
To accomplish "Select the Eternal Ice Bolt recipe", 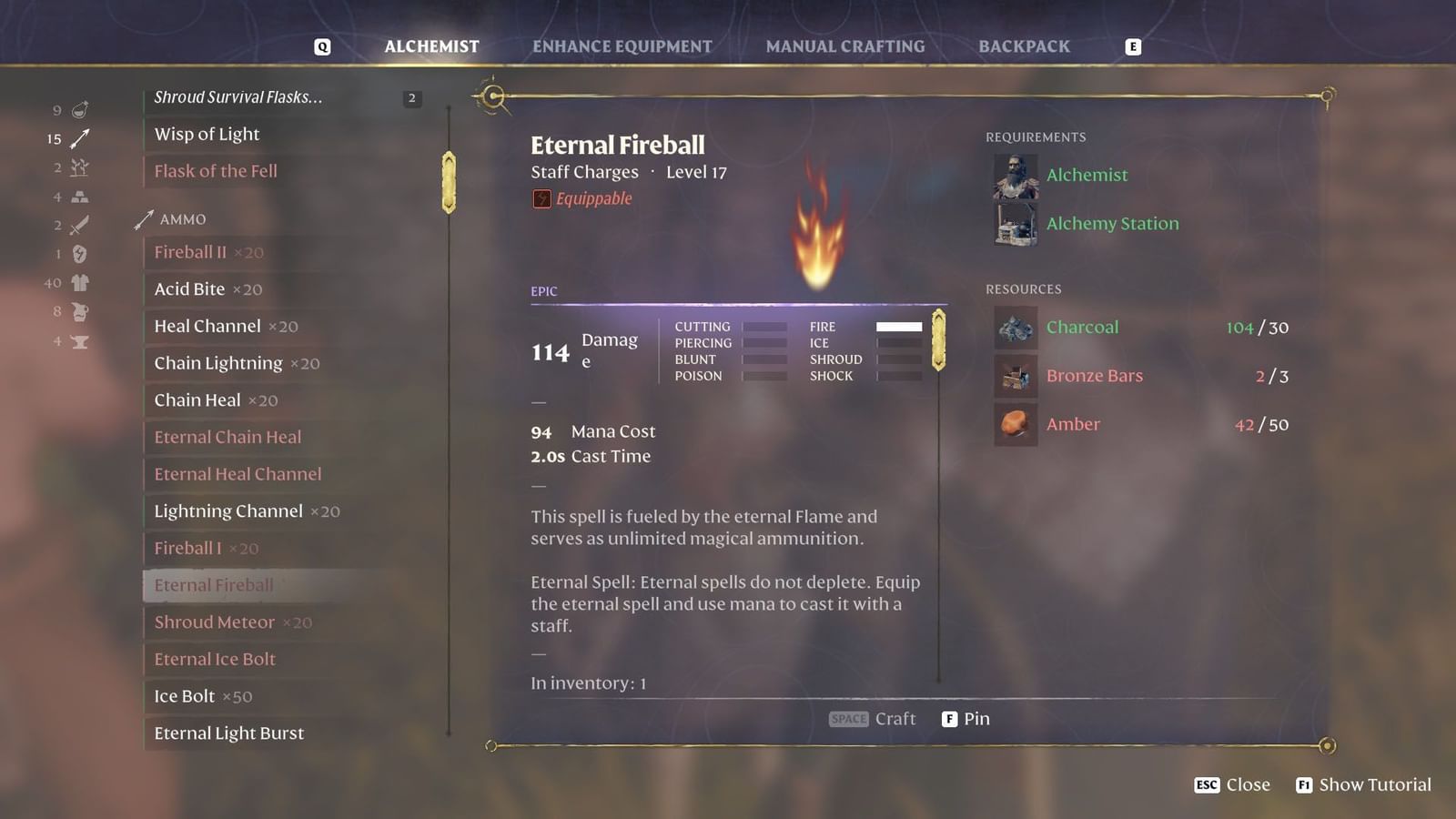I will click(x=214, y=659).
